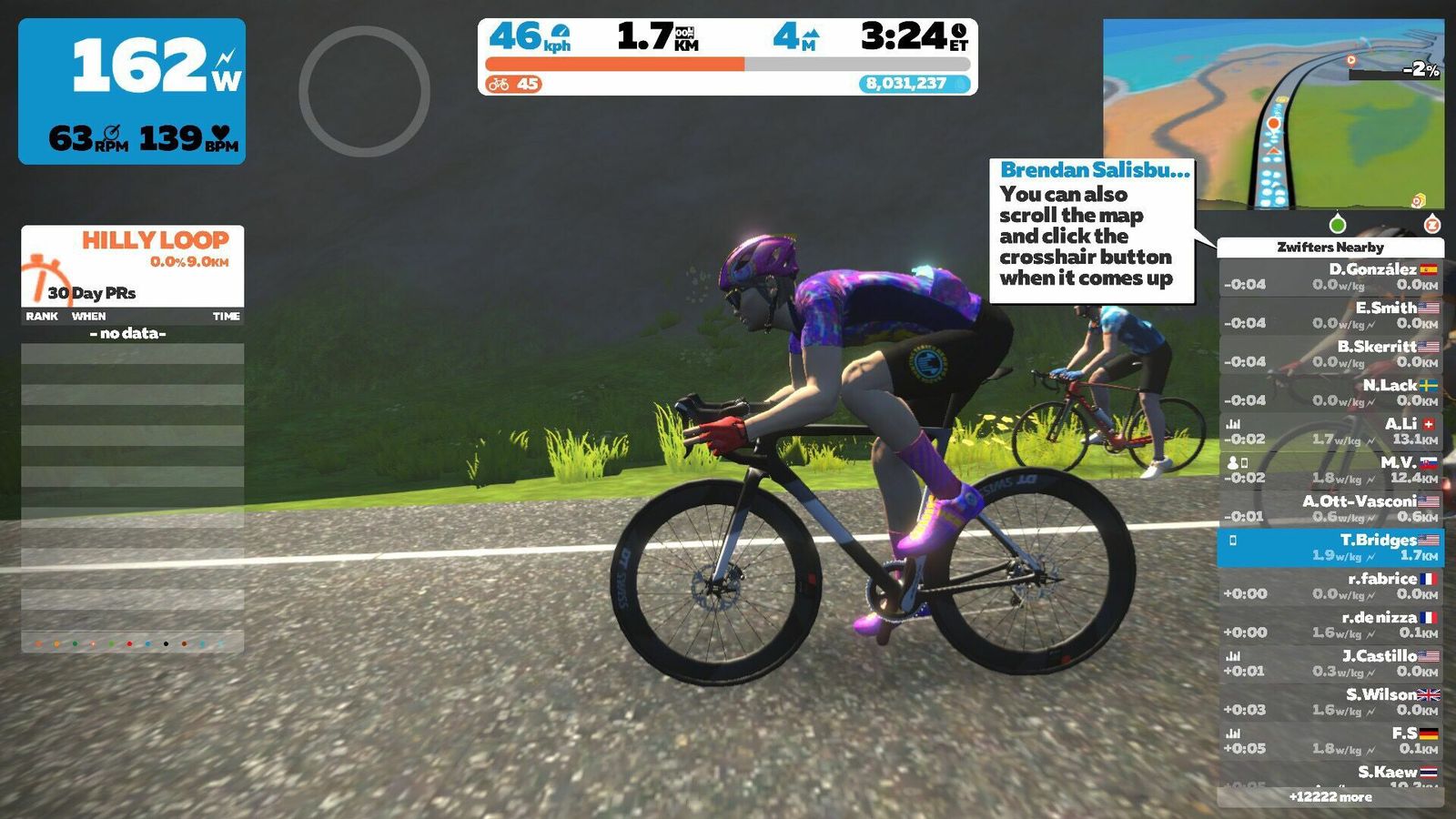
Task: Click the empty power-up ring
Action: [x=364, y=91]
